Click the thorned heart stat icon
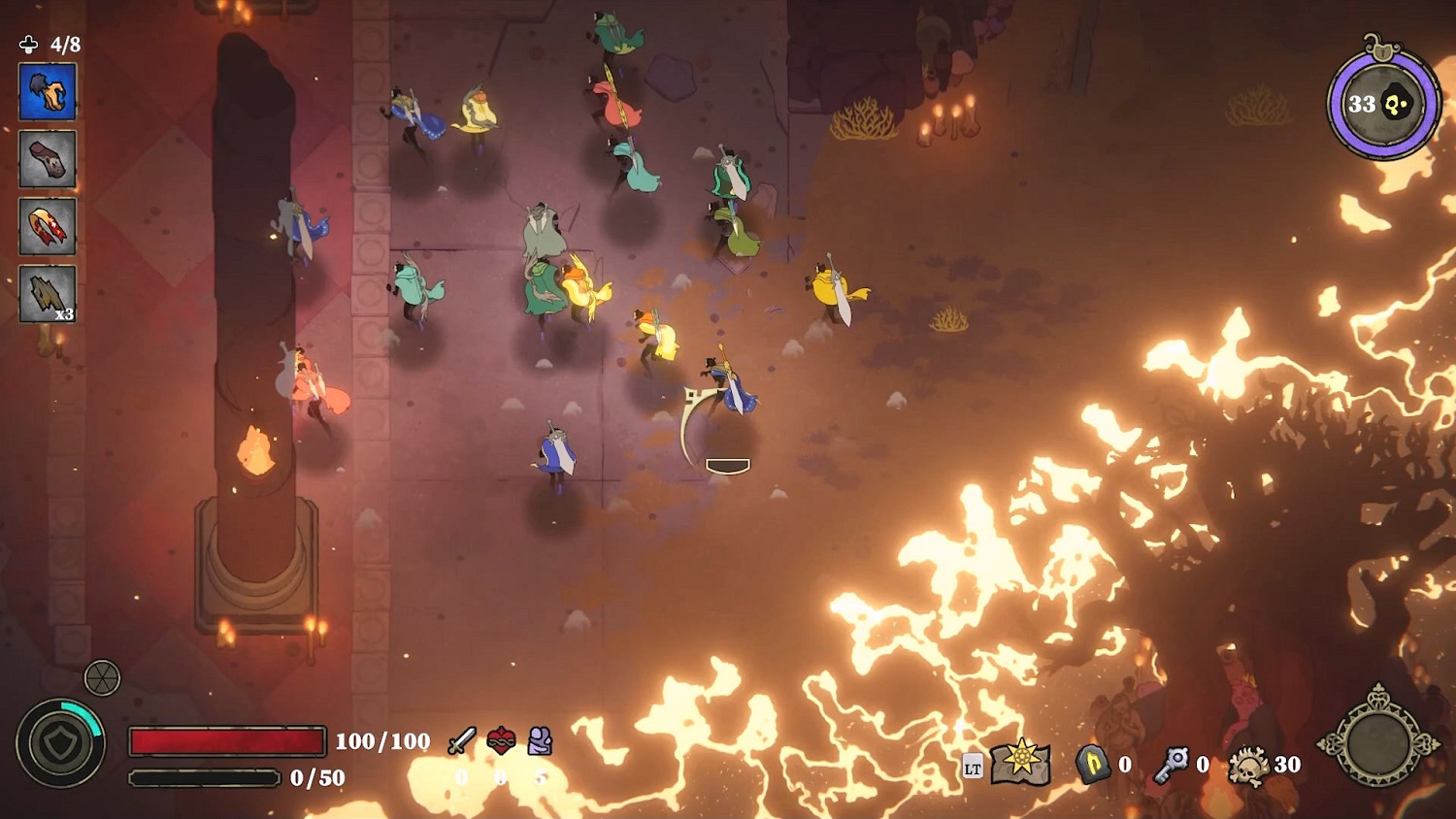Image resolution: width=1456 pixels, height=819 pixels. point(501,741)
